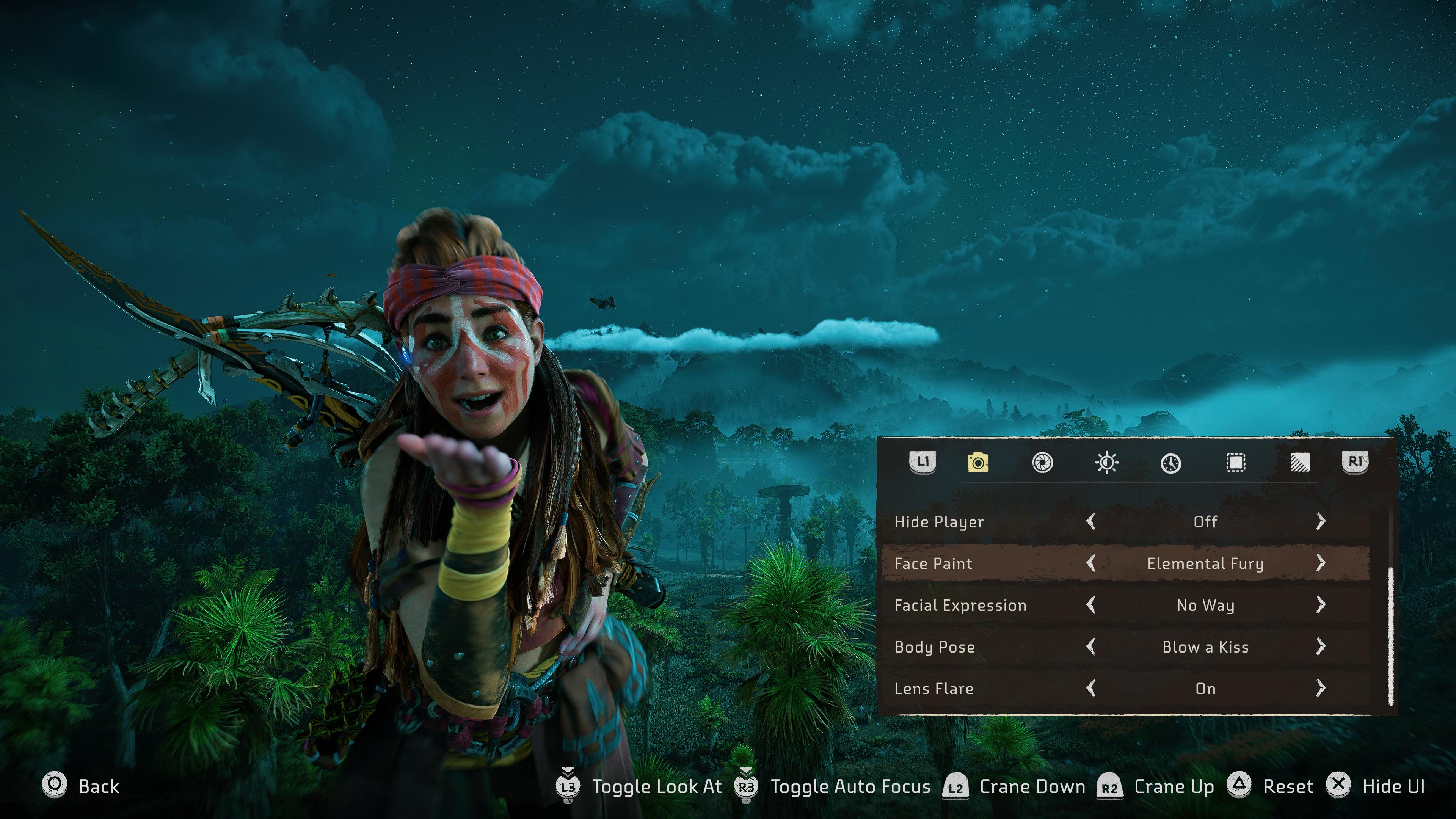Go to previous Facial Expression
This screenshot has height=819, width=1456.
(x=1091, y=605)
